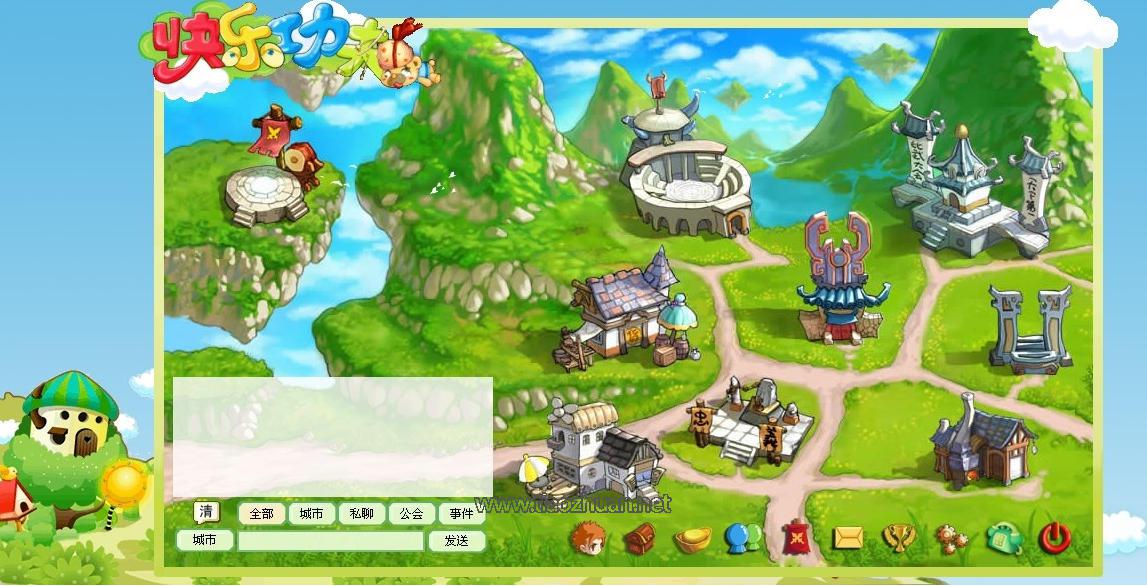View the gold trophy rankings icon
Screen dimensions: 1147x586
coord(899,539)
